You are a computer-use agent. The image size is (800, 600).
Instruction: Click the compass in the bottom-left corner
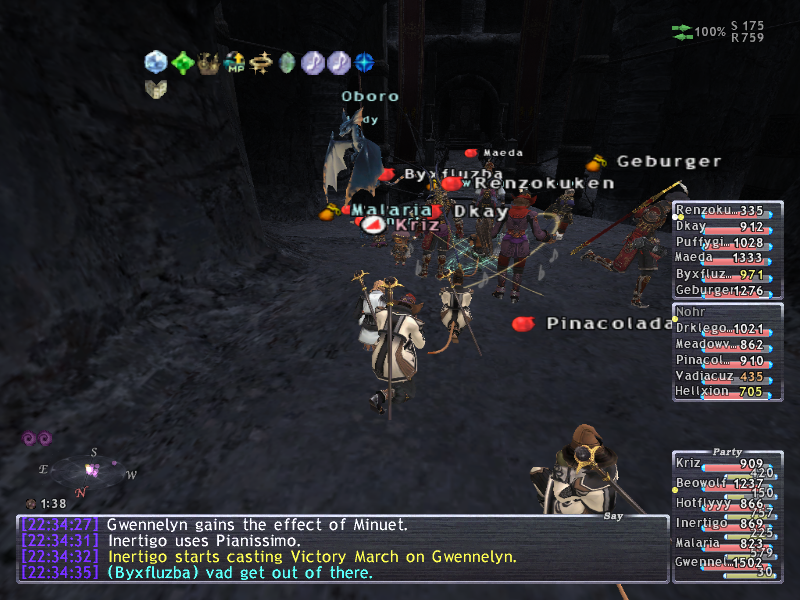88,470
